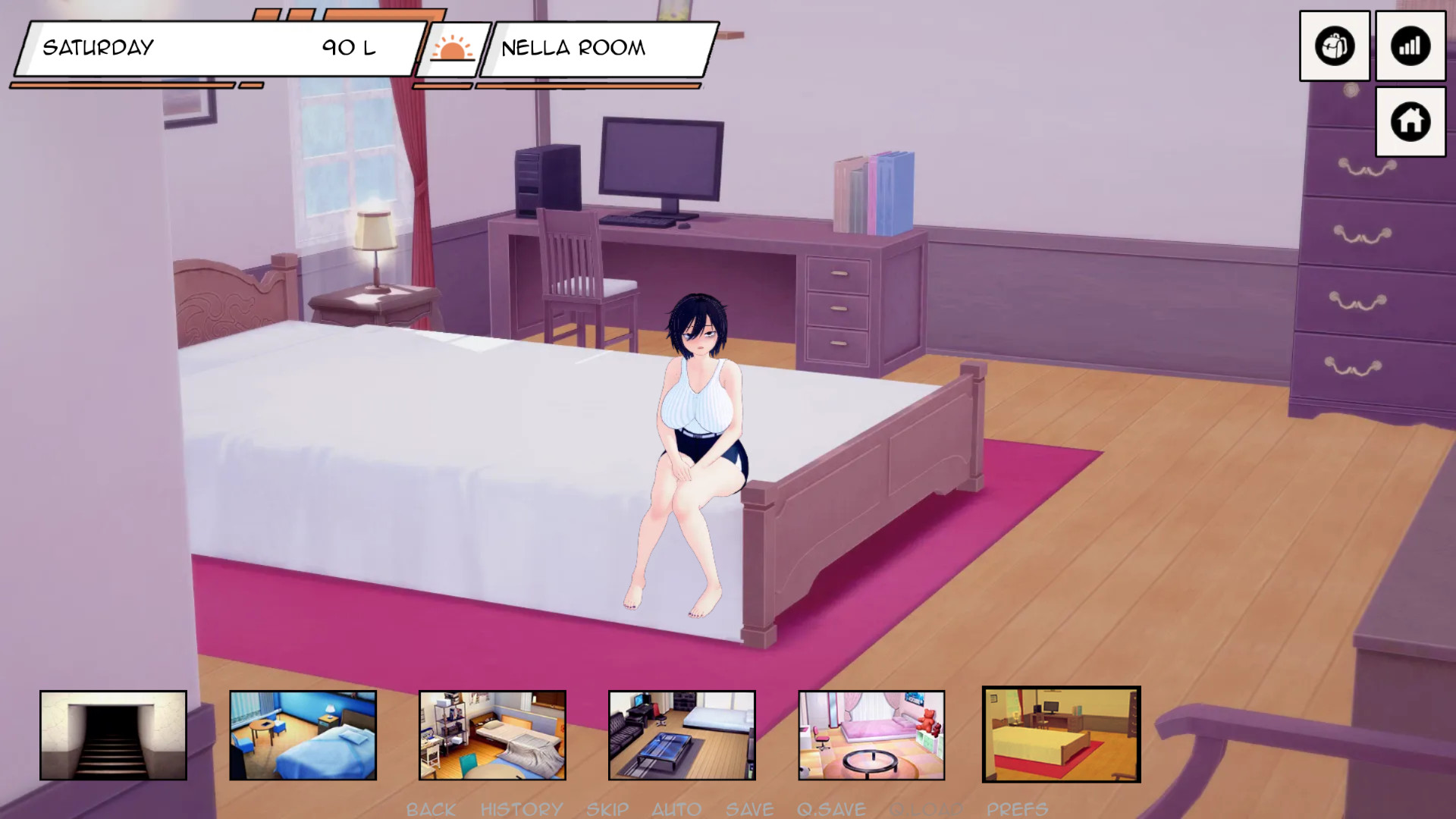The image size is (1456, 819).
Task: Open the backpack inventory icon
Action: (x=1334, y=46)
